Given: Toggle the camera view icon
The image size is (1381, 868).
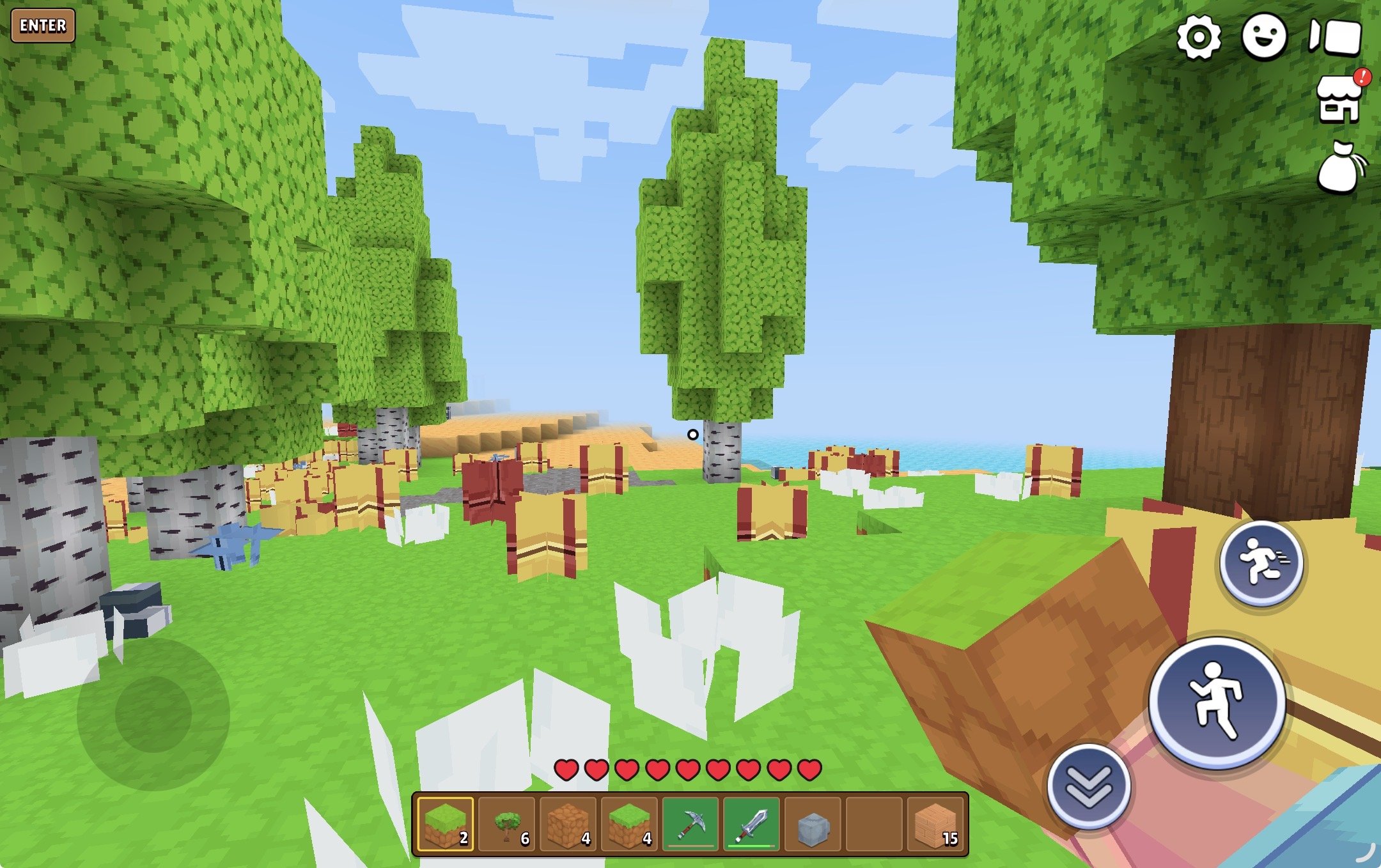Looking at the screenshot, I should [x=1335, y=37].
